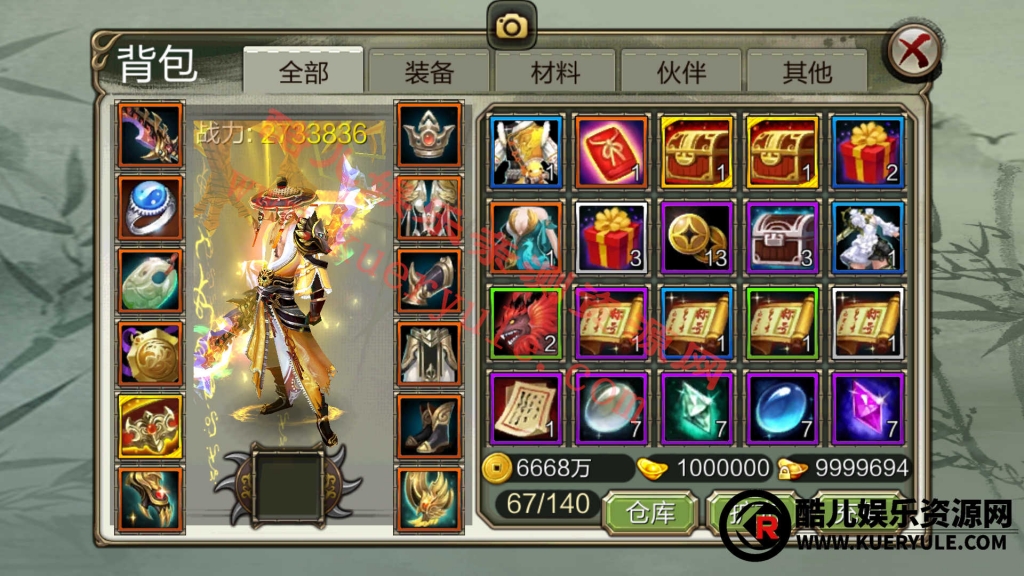Select the 其他 tab
1024x576 pixels.
pos(807,71)
